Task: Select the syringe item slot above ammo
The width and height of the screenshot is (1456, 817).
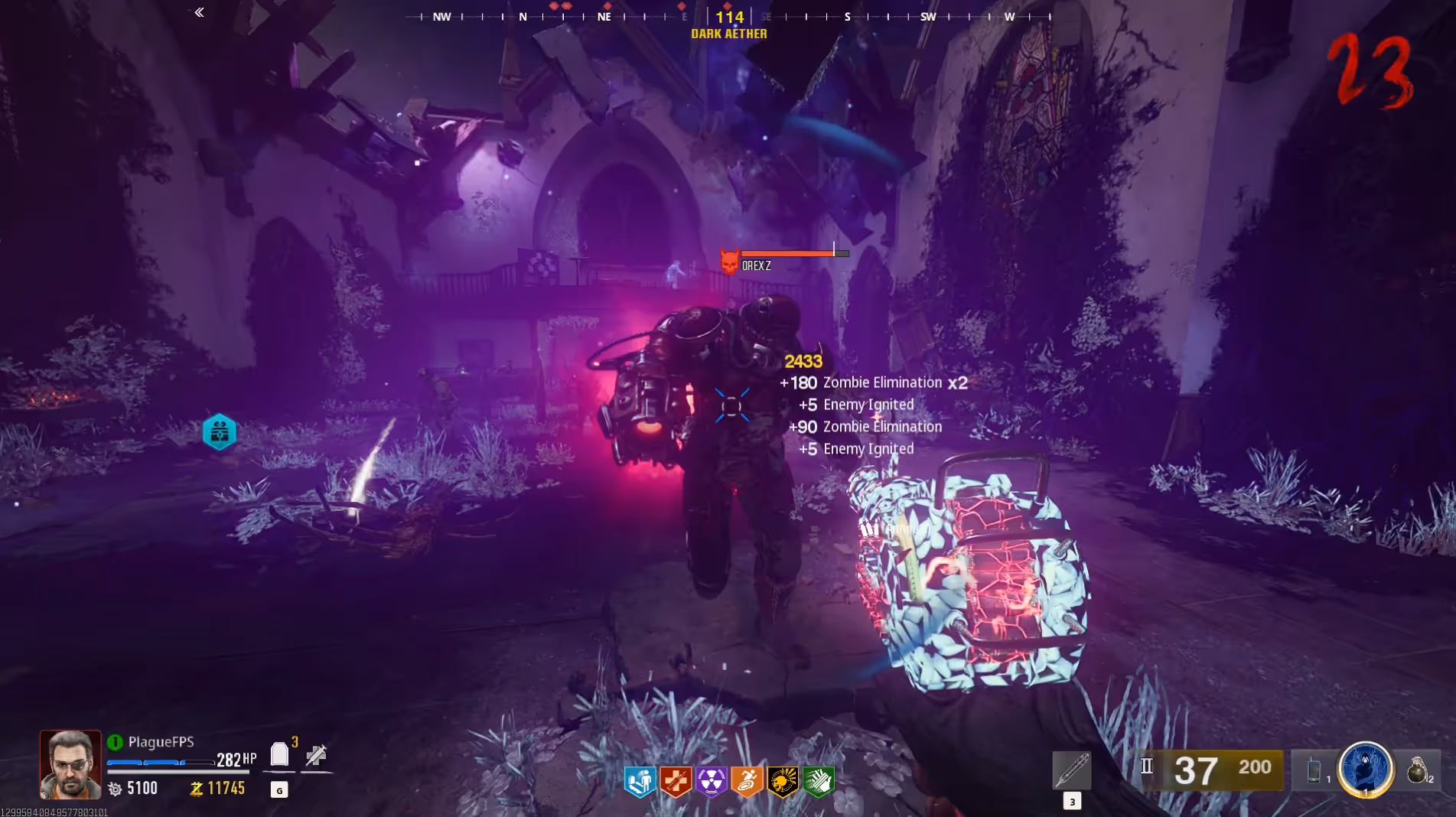Action: (1072, 770)
